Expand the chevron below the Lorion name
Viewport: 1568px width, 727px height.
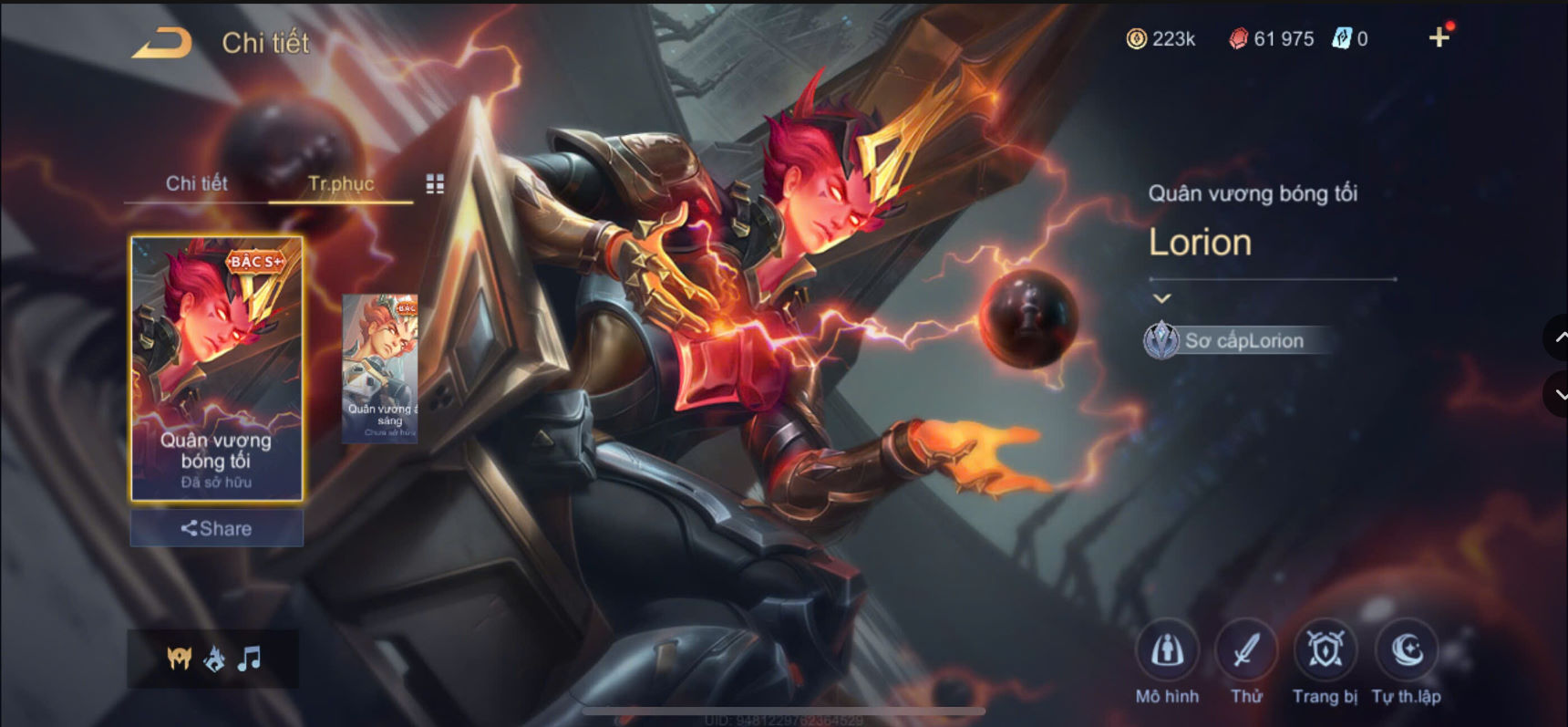[x=1161, y=298]
